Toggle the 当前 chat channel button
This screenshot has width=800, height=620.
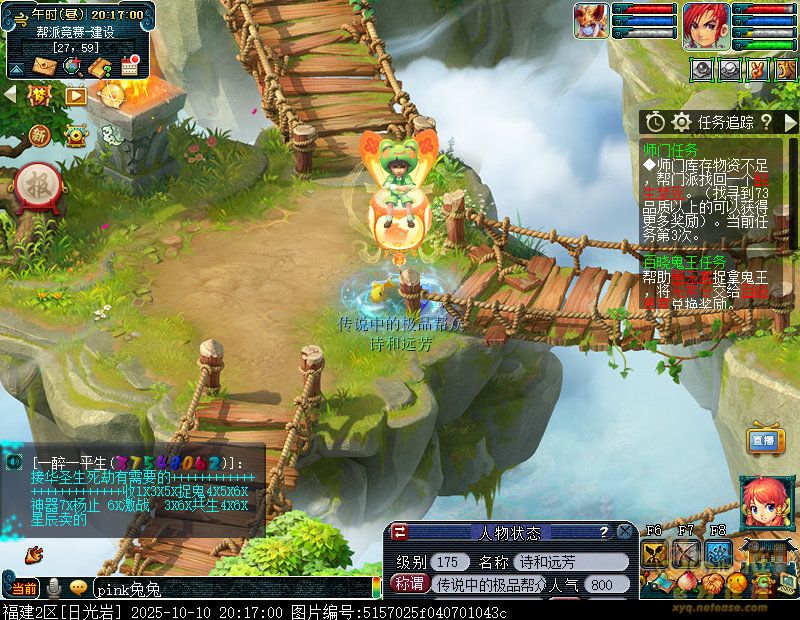click(x=25, y=587)
